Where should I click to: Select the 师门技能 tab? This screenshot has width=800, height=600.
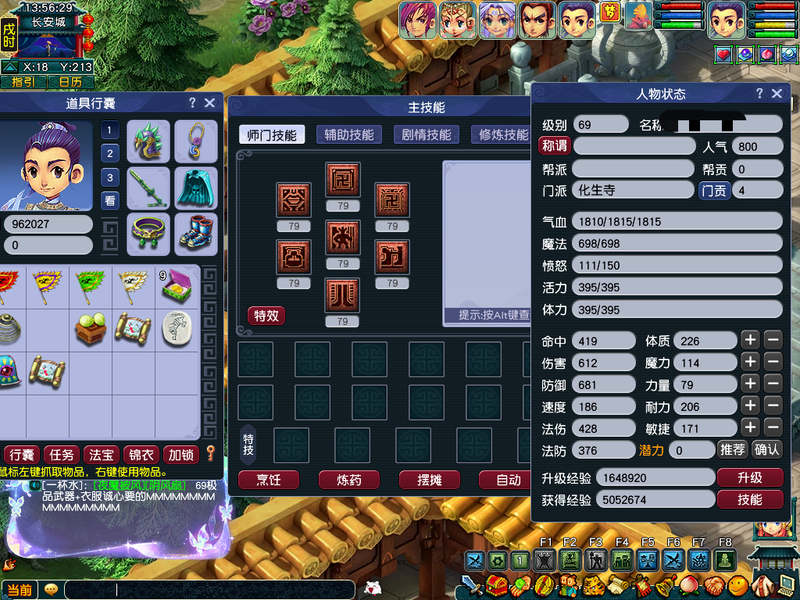[x=271, y=135]
